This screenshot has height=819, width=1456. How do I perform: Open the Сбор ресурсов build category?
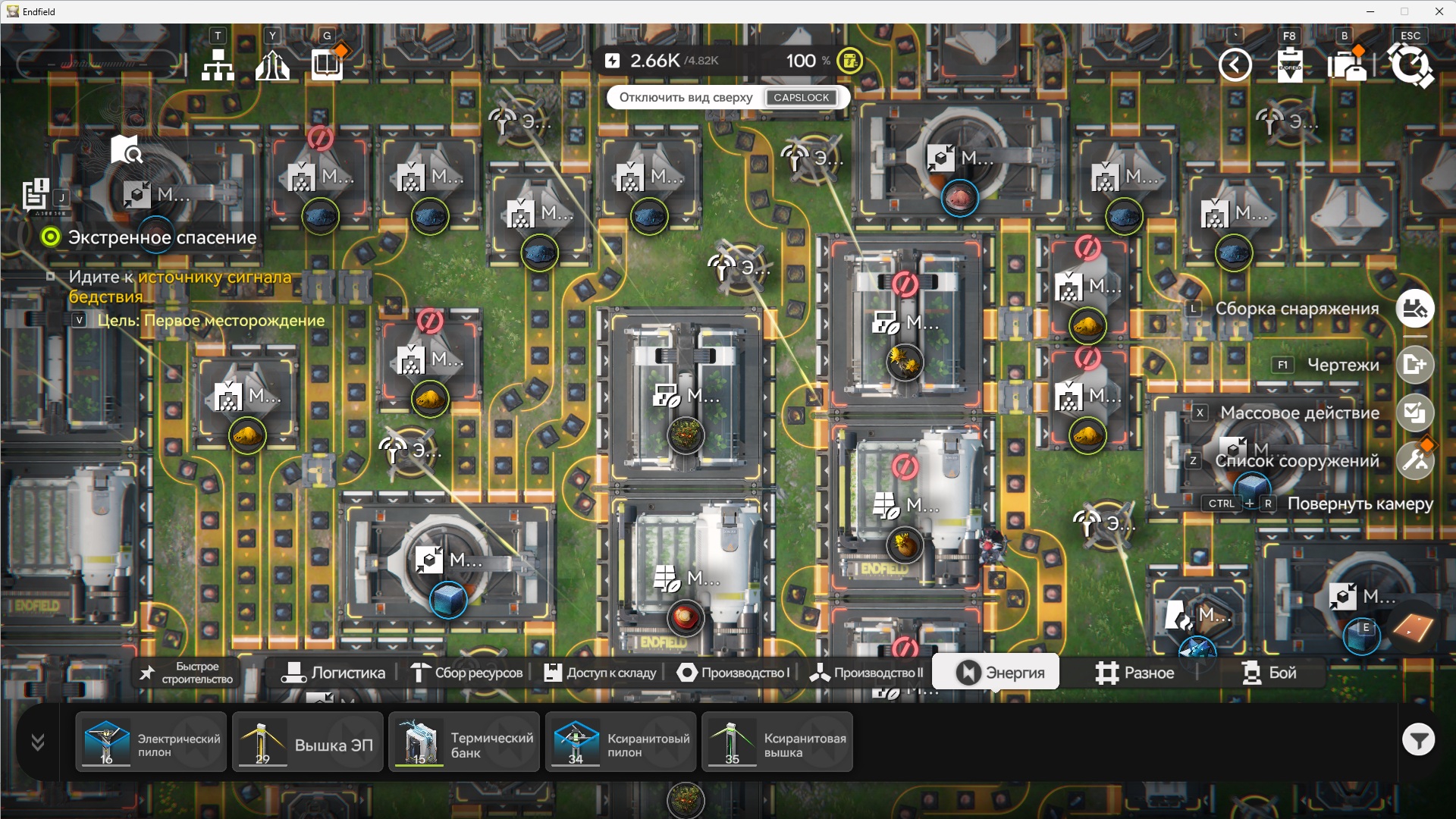pos(466,673)
